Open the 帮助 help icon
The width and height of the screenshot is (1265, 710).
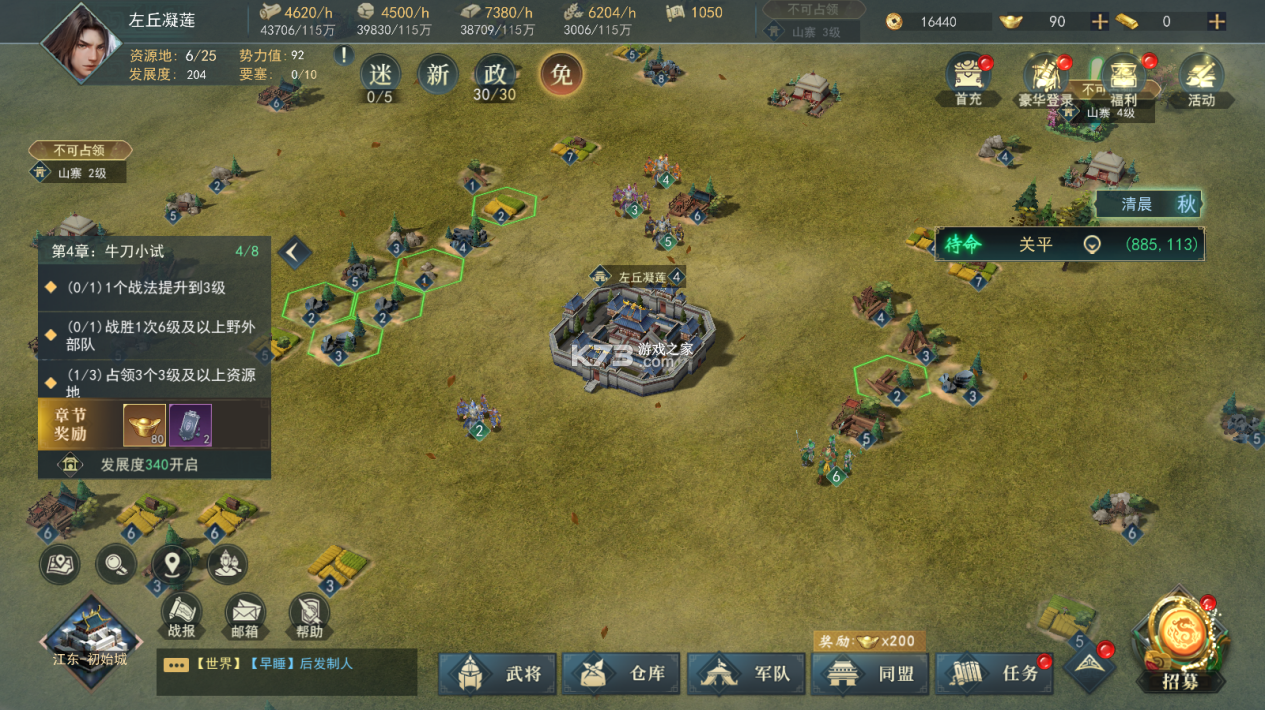(x=309, y=615)
